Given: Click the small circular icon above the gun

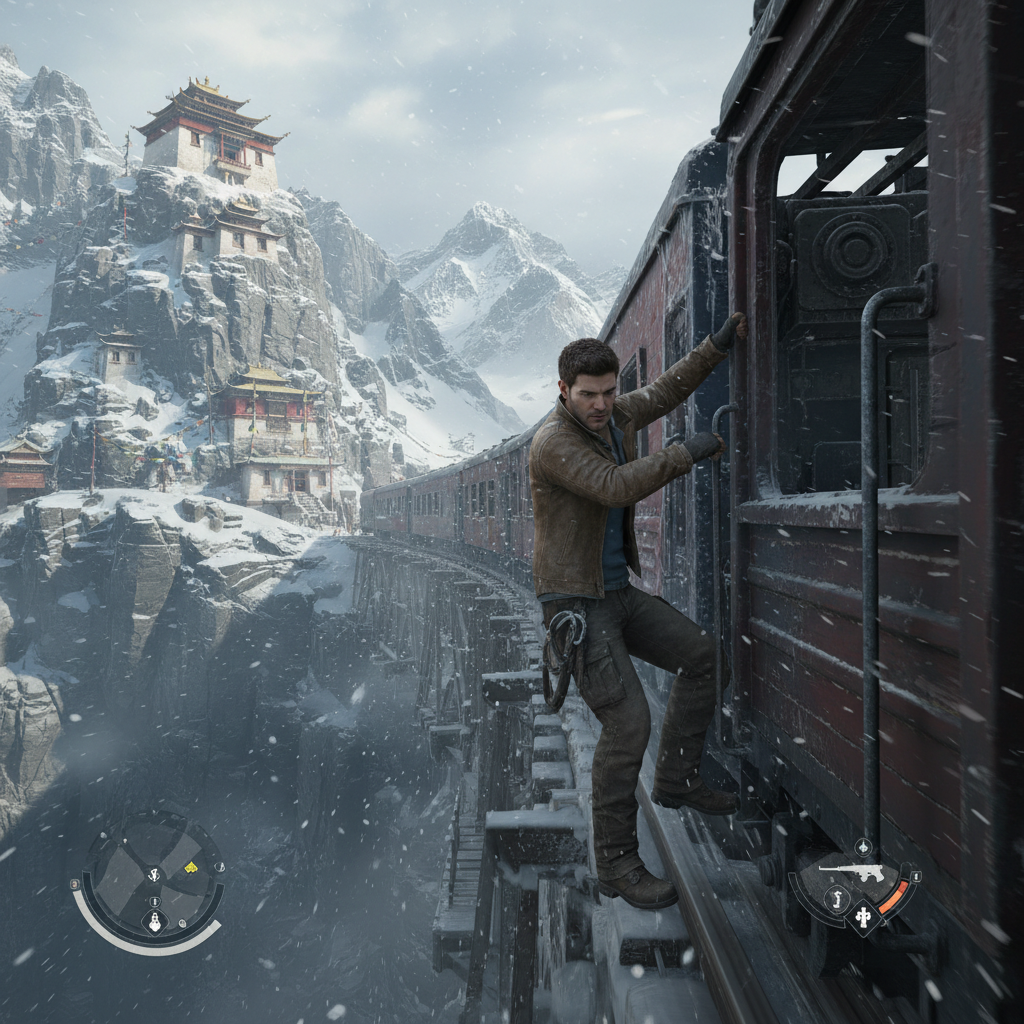Looking at the screenshot, I should (x=863, y=848).
